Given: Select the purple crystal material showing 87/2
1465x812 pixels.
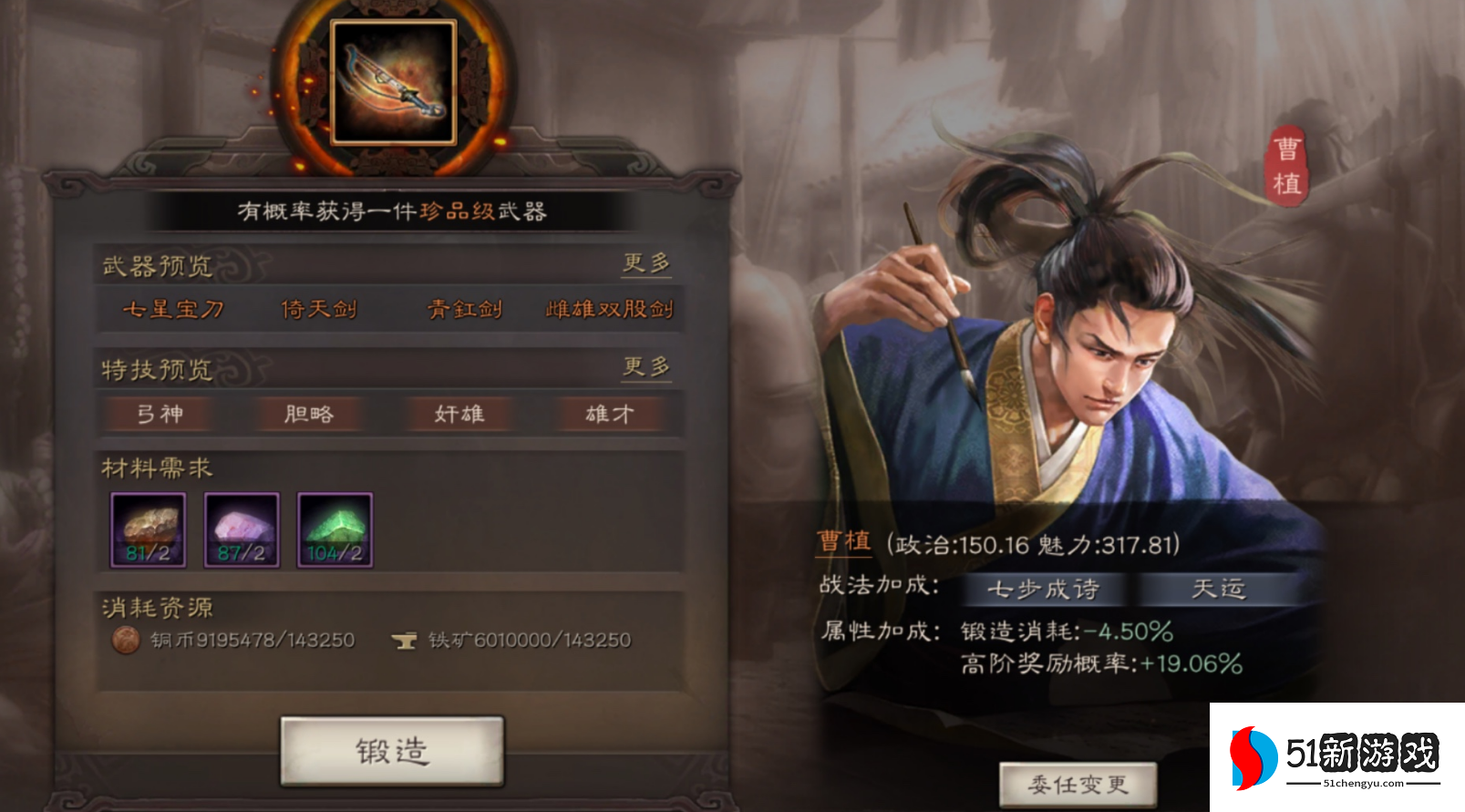Looking at the screenshot, I should (240, 529).
